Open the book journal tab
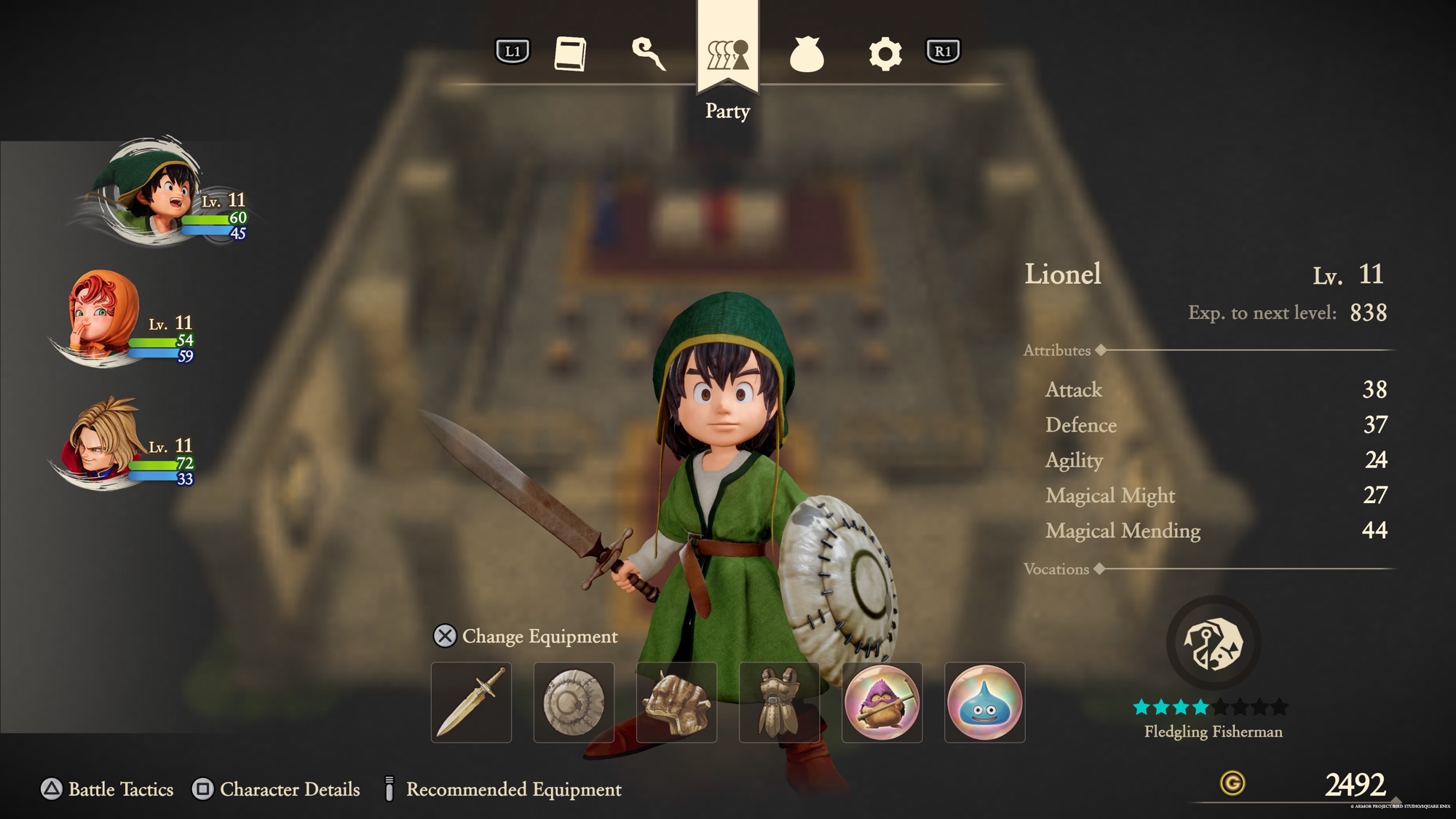The image size is (1456, 819). [x=570, y=54]
